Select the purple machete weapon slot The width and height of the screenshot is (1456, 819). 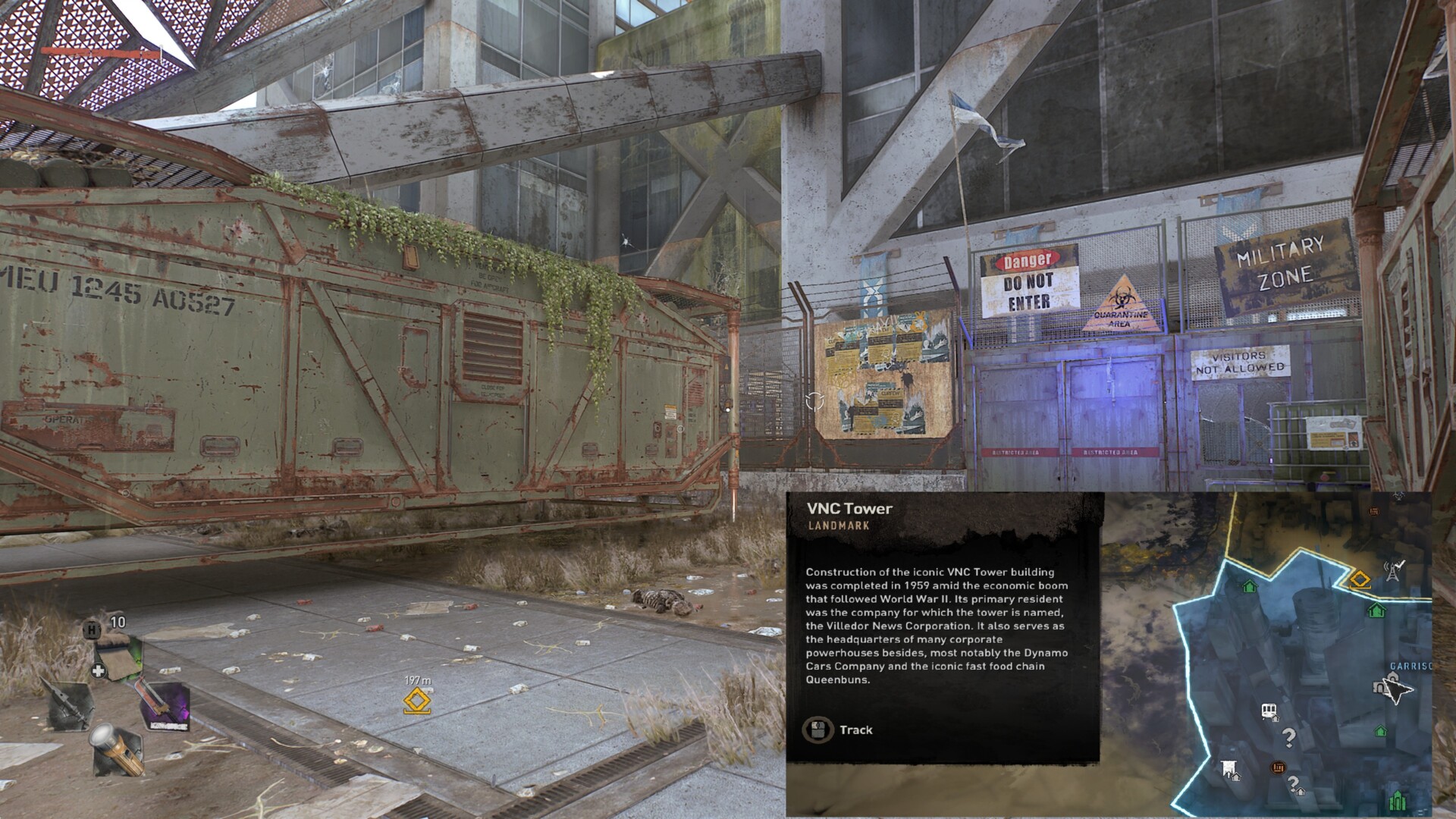click(165, 705)
